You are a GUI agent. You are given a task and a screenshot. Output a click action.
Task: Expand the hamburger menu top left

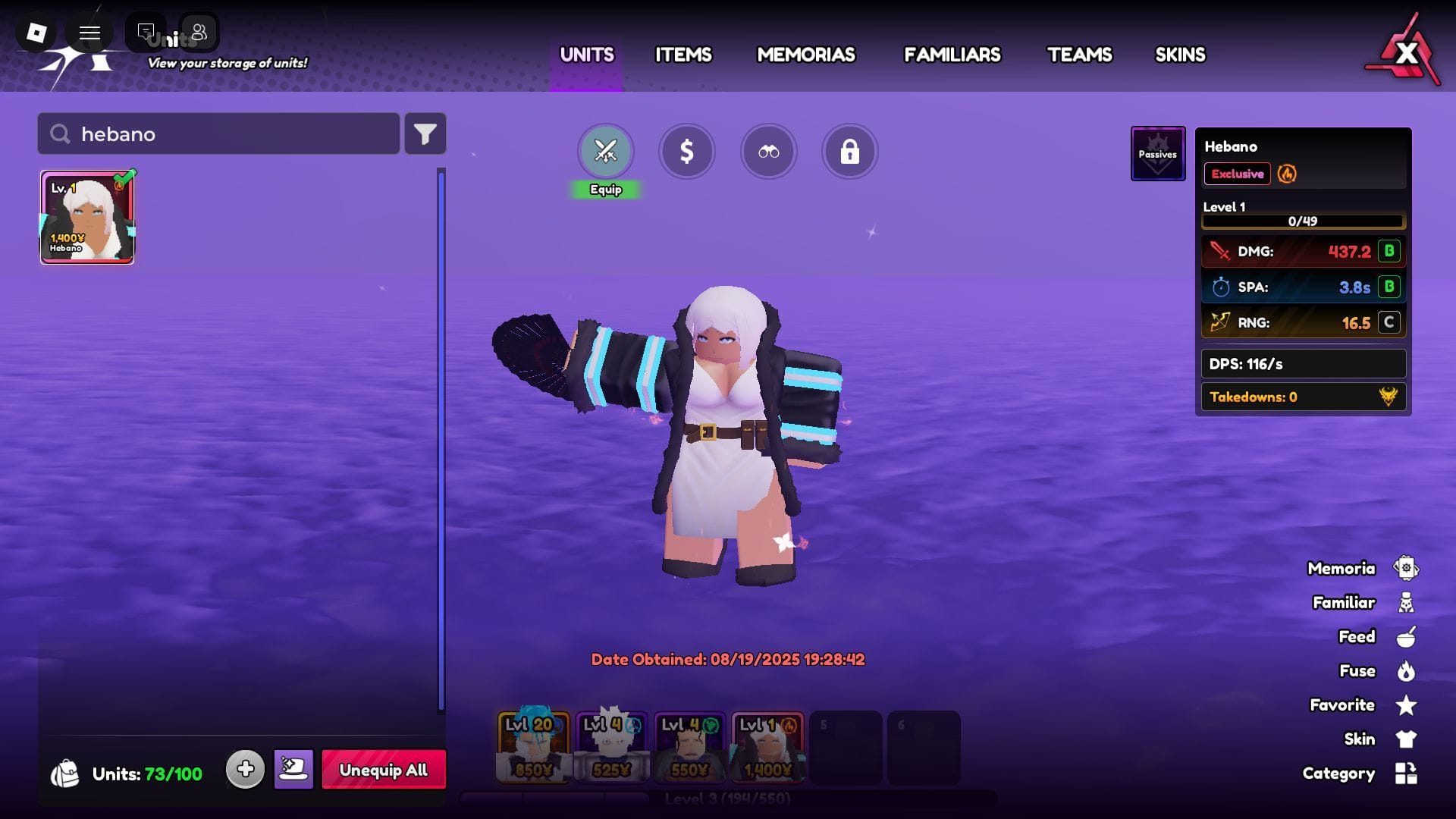point(89,33)
